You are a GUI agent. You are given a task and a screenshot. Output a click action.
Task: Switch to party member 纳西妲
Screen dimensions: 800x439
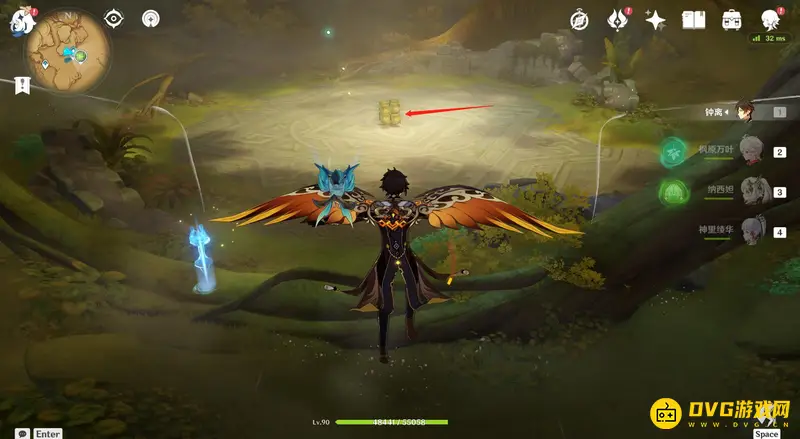(x=747, y=191)
